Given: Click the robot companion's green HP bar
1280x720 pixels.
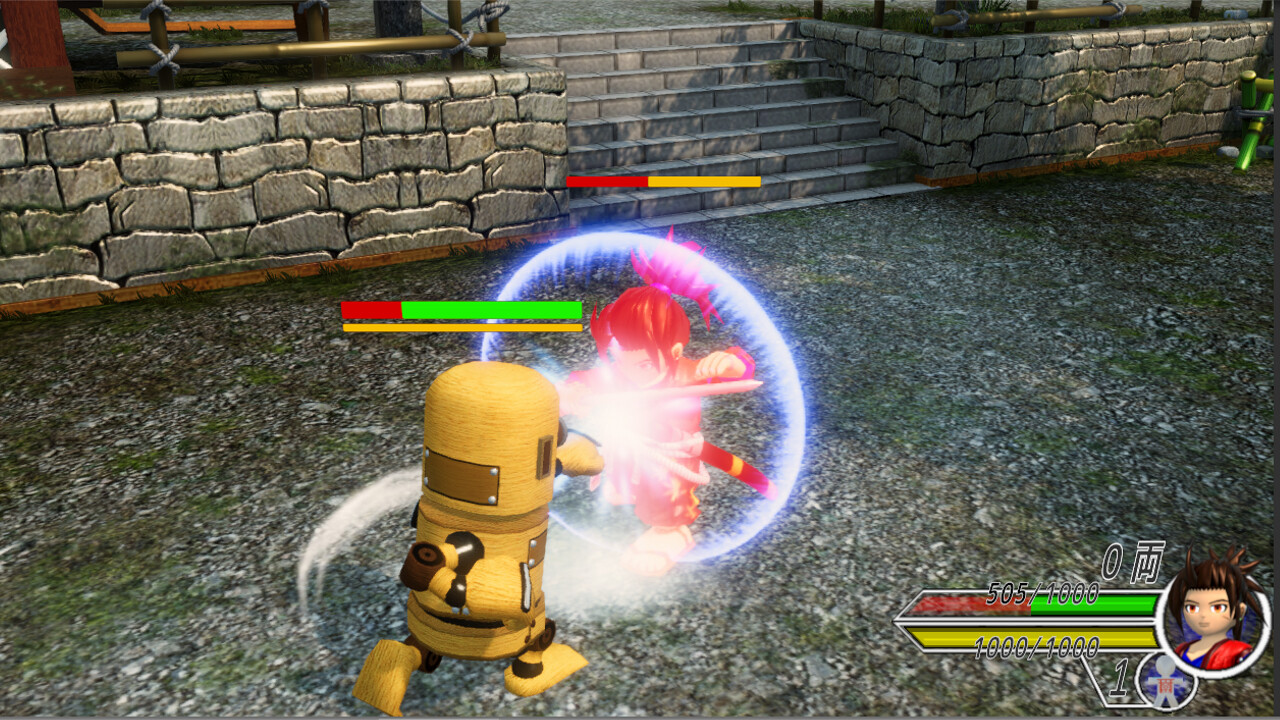Looking at the screenshot, I should tap(490, 309).
